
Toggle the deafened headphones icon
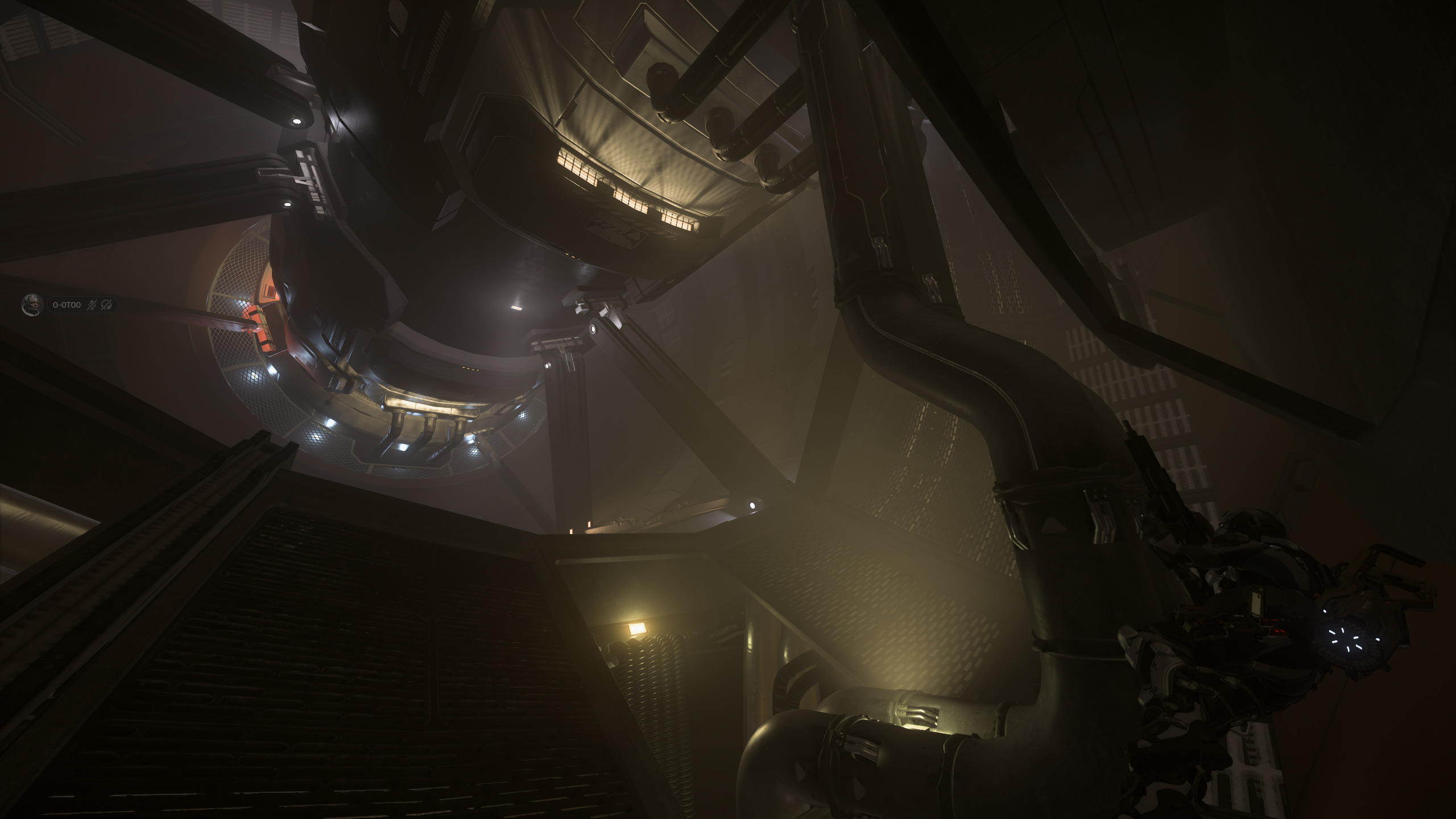click(106, 305)
